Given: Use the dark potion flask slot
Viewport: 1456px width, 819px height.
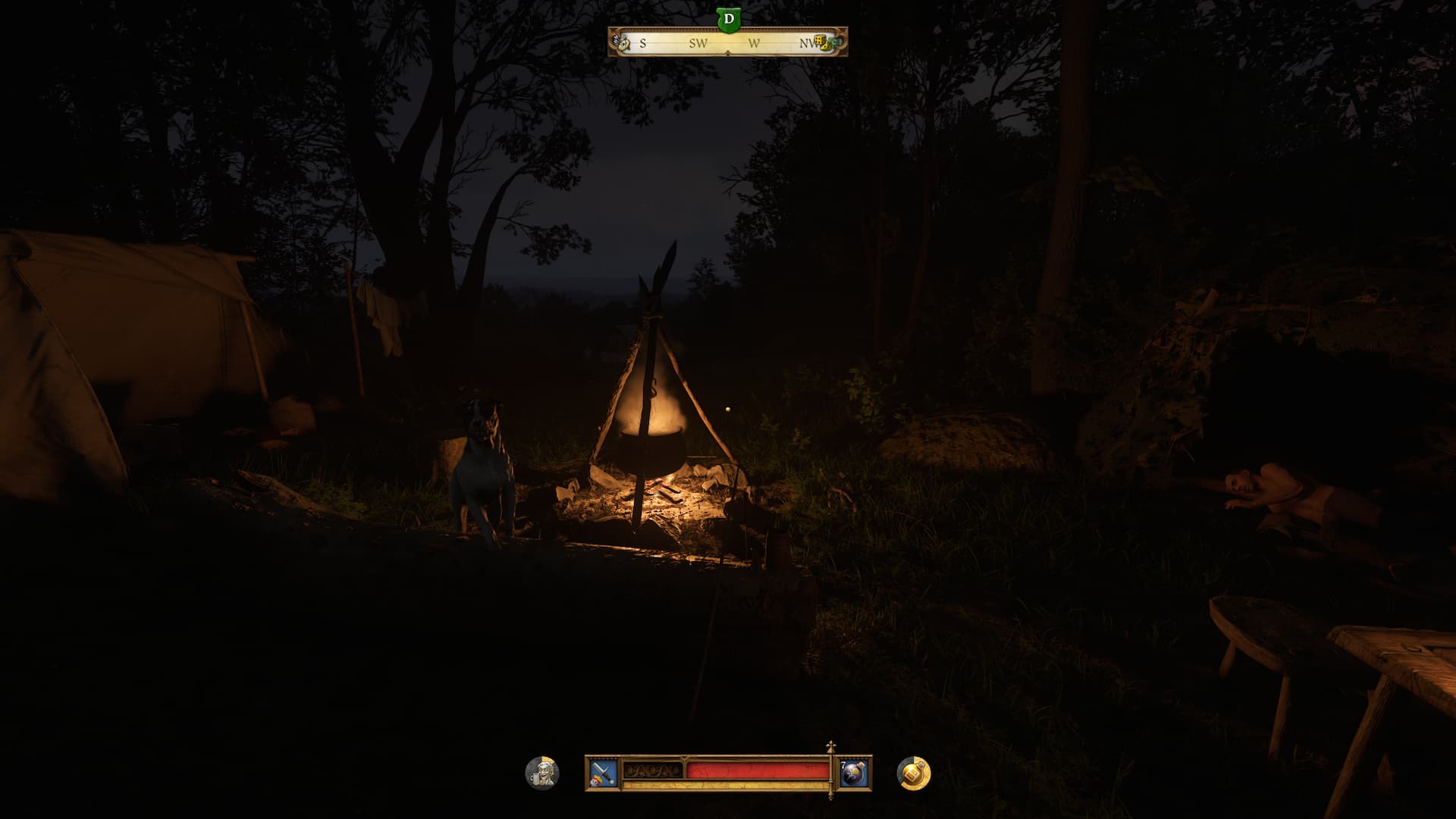Looking at the screenshot, I should coord(853,773).
